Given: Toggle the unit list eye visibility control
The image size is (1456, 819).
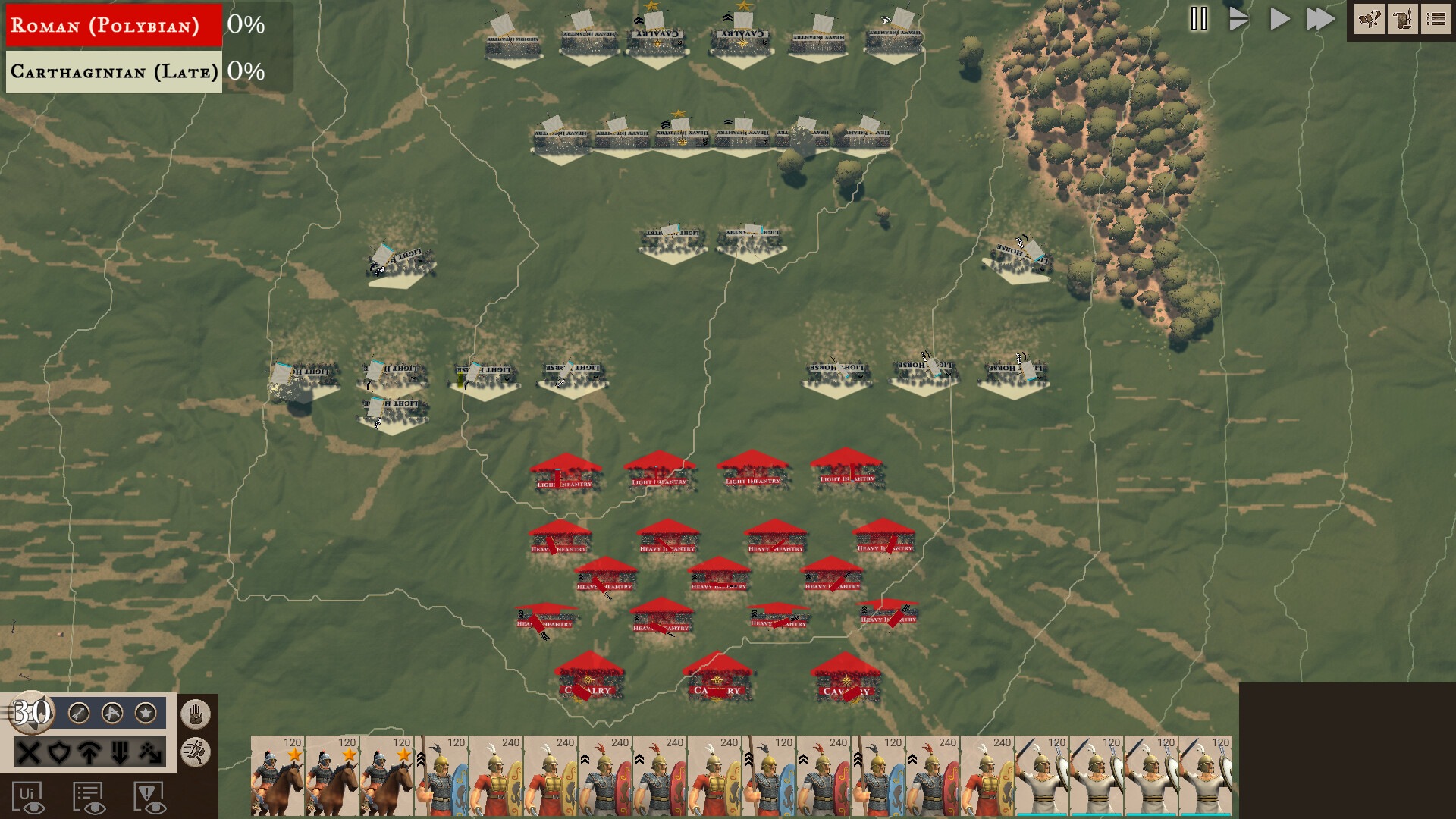Looking at the screenshot, I should (x=87, y=796).
